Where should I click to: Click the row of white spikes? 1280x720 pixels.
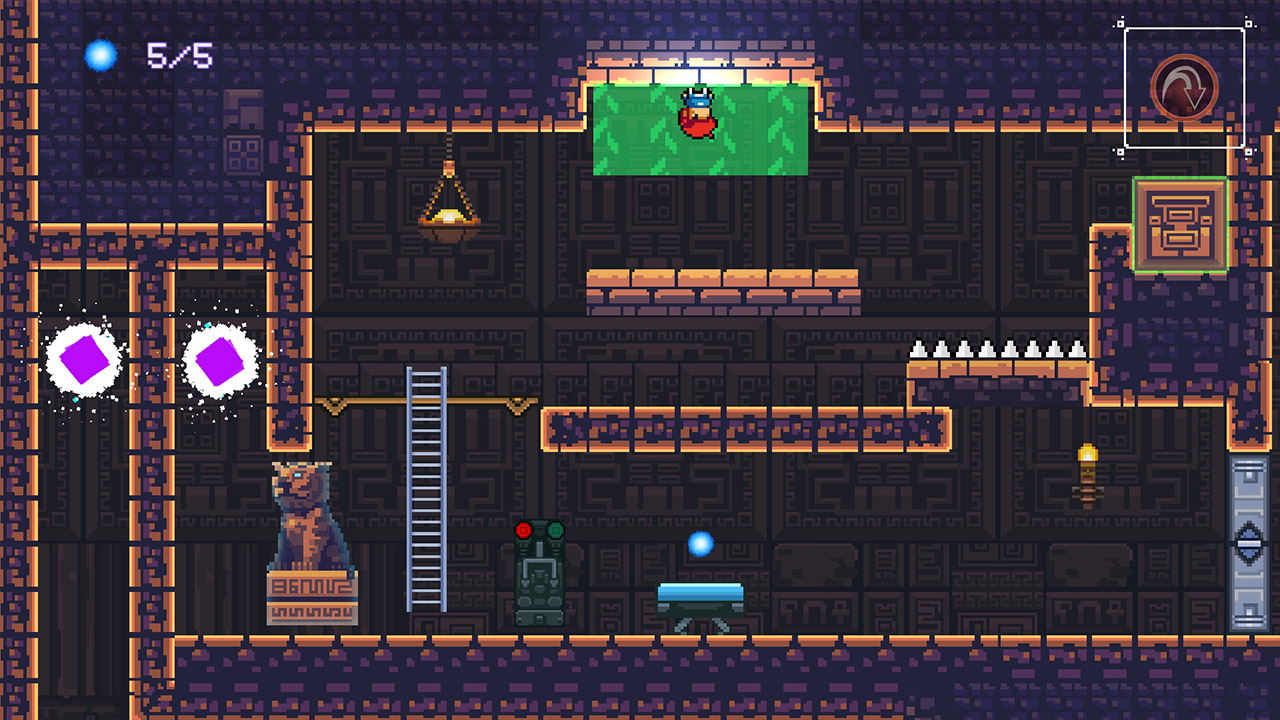[995, 350]
